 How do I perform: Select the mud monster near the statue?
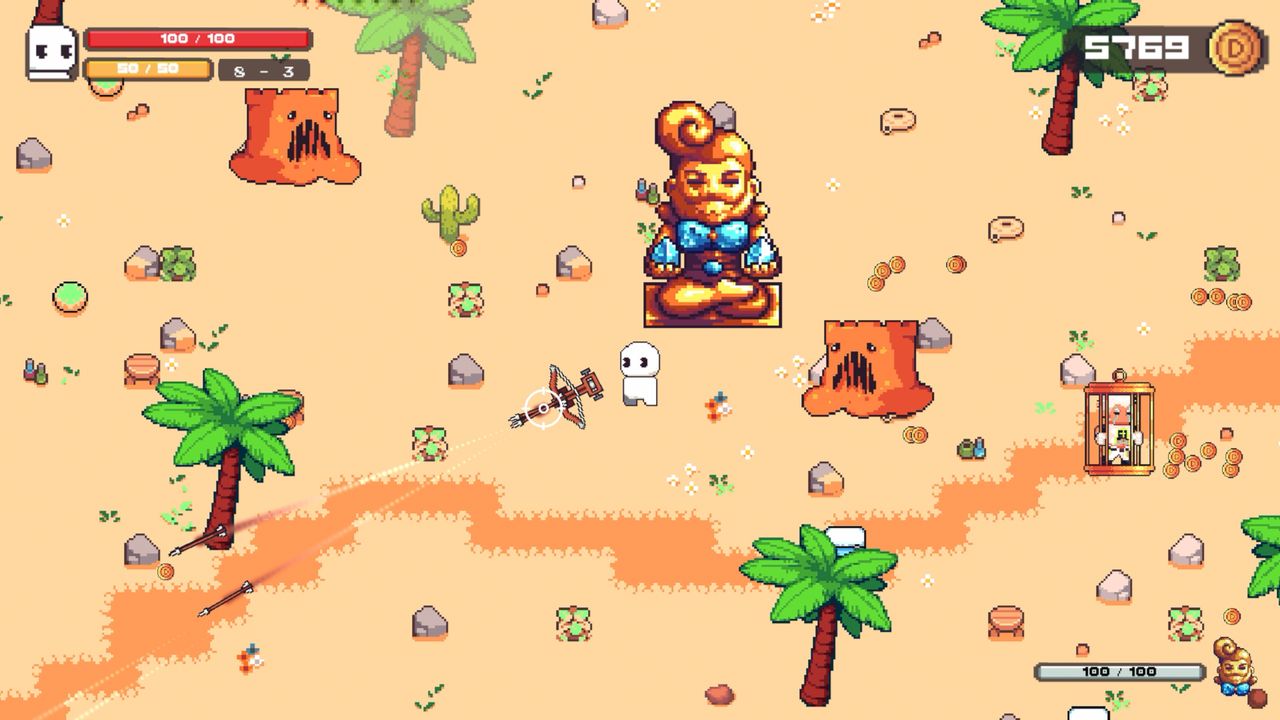click(x=866, y=370)
